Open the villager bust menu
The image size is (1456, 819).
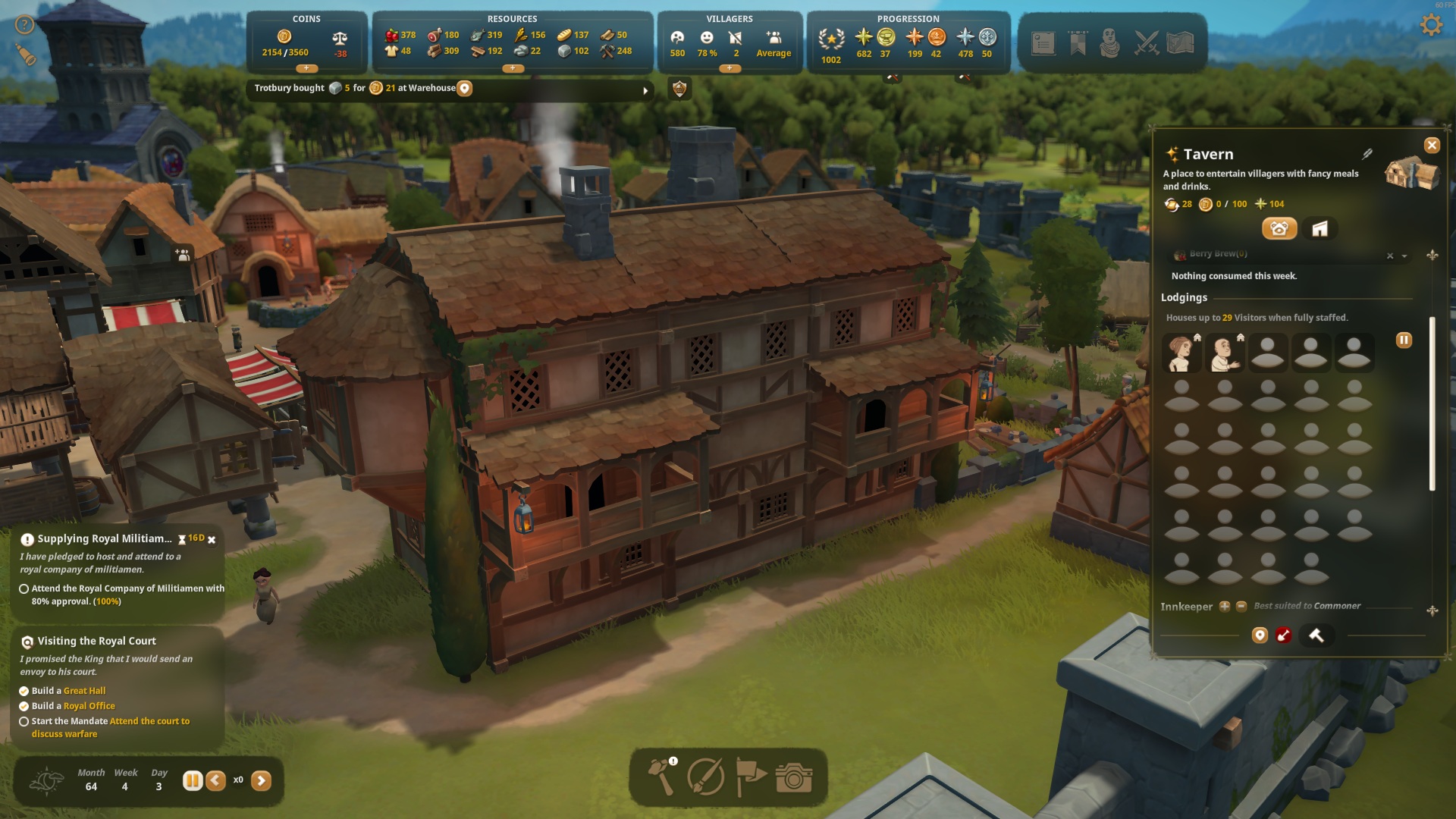click(1110, 43)
